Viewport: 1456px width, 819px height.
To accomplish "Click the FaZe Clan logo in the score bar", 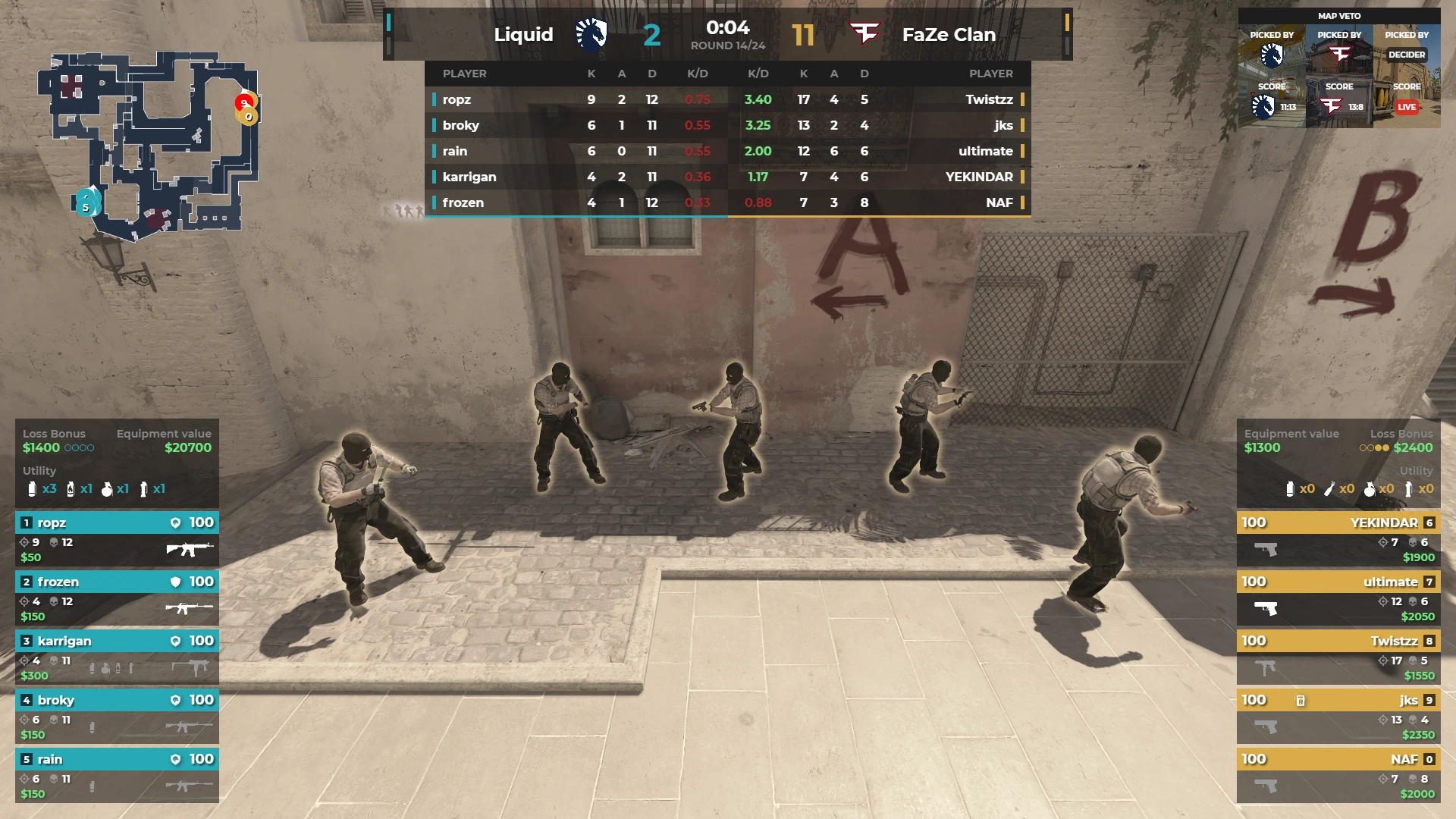I will coord(864,34).
